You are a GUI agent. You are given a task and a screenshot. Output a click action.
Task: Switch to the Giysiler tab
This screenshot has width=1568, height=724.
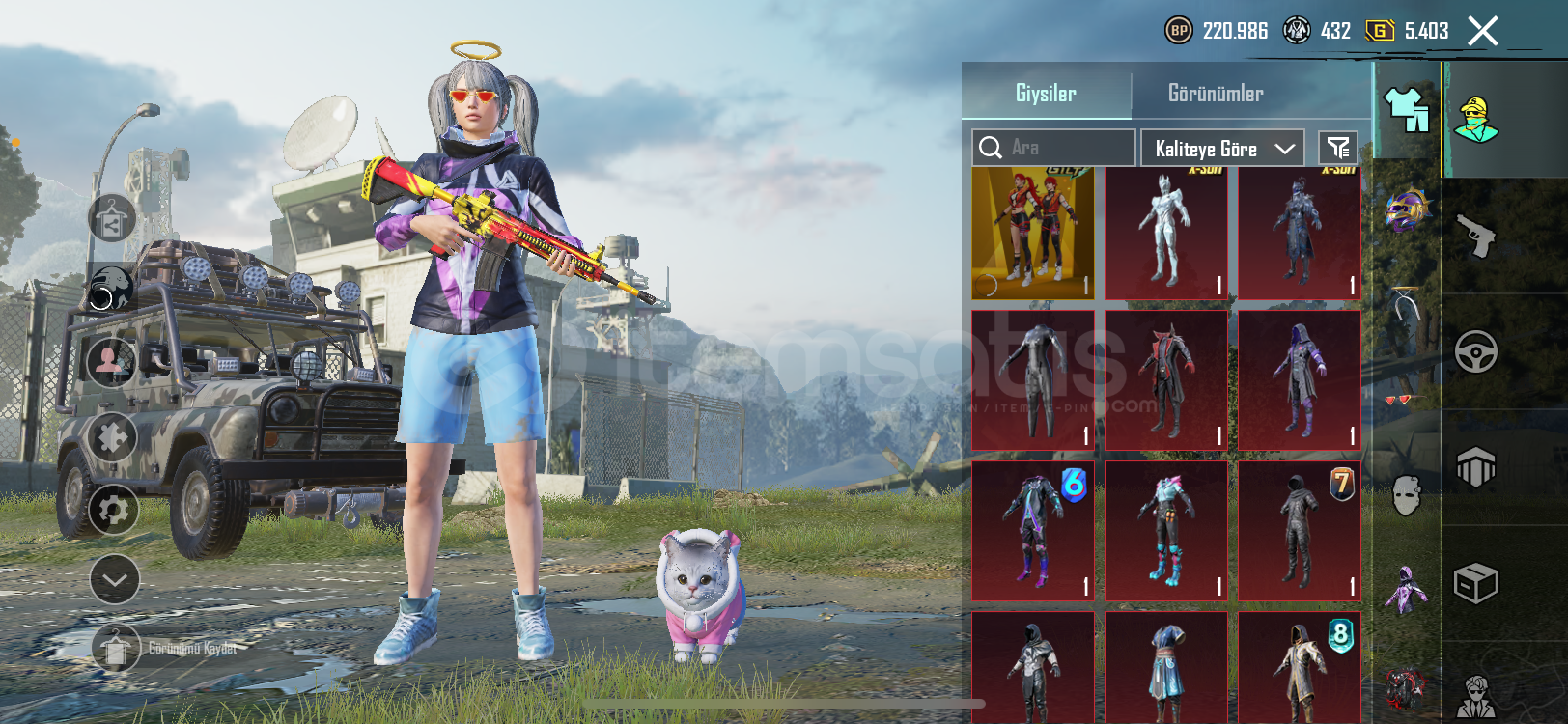1046,94
